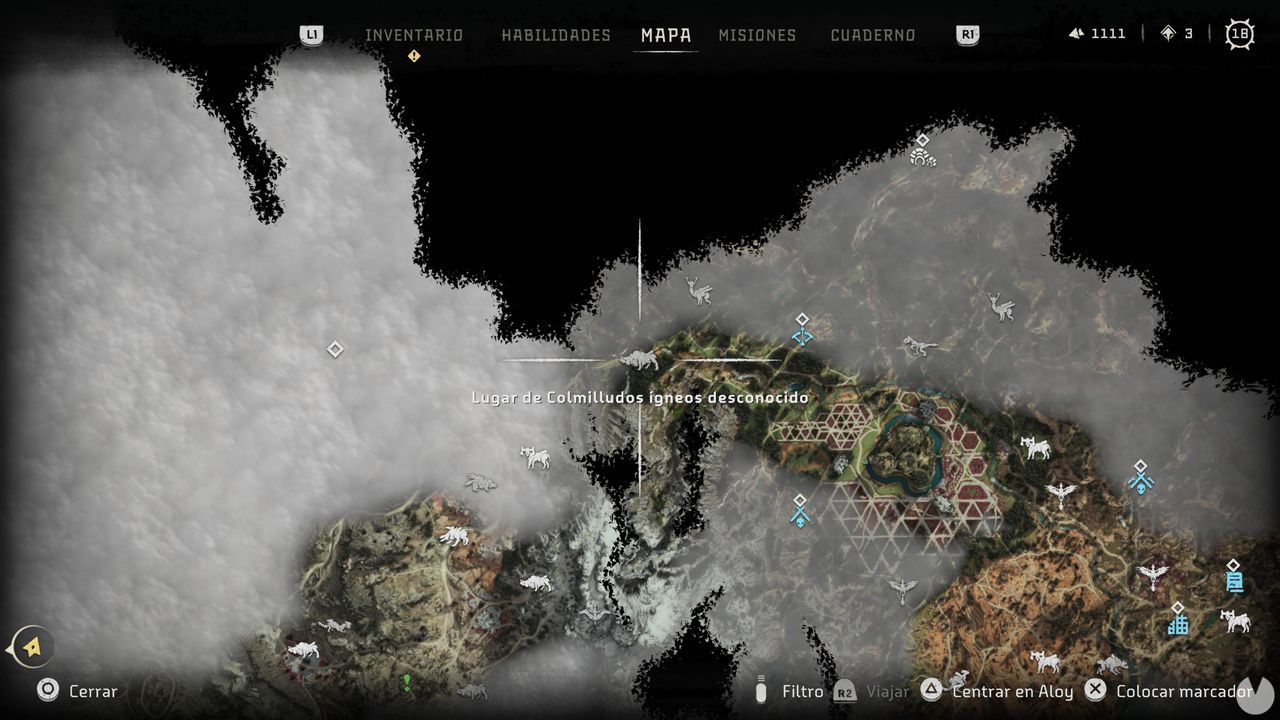Open the Filtro map filter
The width and height of the screenshot is (1280, 720).
(x=801, y=691)
